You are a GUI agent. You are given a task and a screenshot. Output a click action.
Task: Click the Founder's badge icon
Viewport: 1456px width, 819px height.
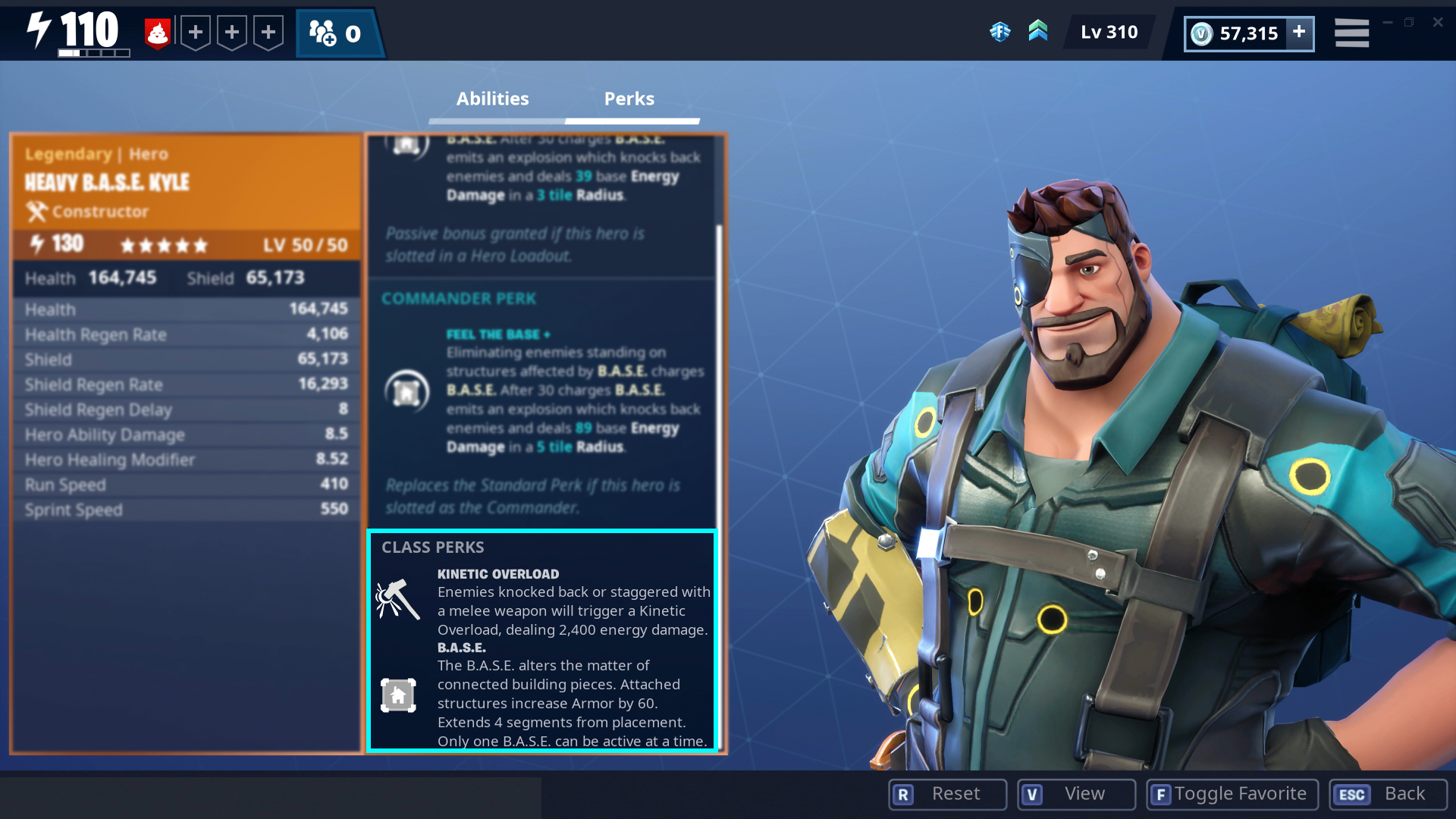click(1002, 32)
